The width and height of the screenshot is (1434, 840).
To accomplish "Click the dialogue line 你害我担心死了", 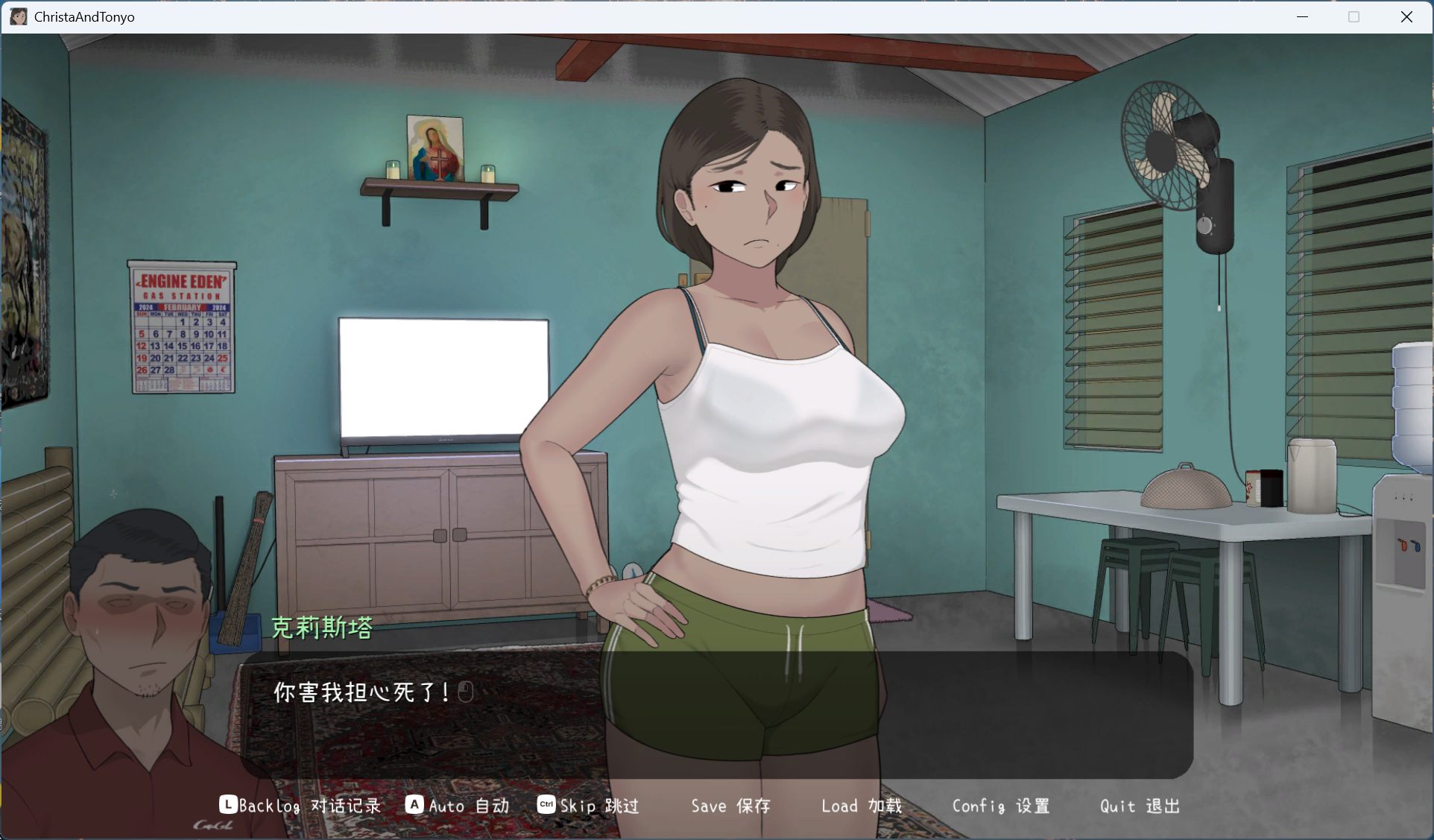I will [x=360, y=692].
